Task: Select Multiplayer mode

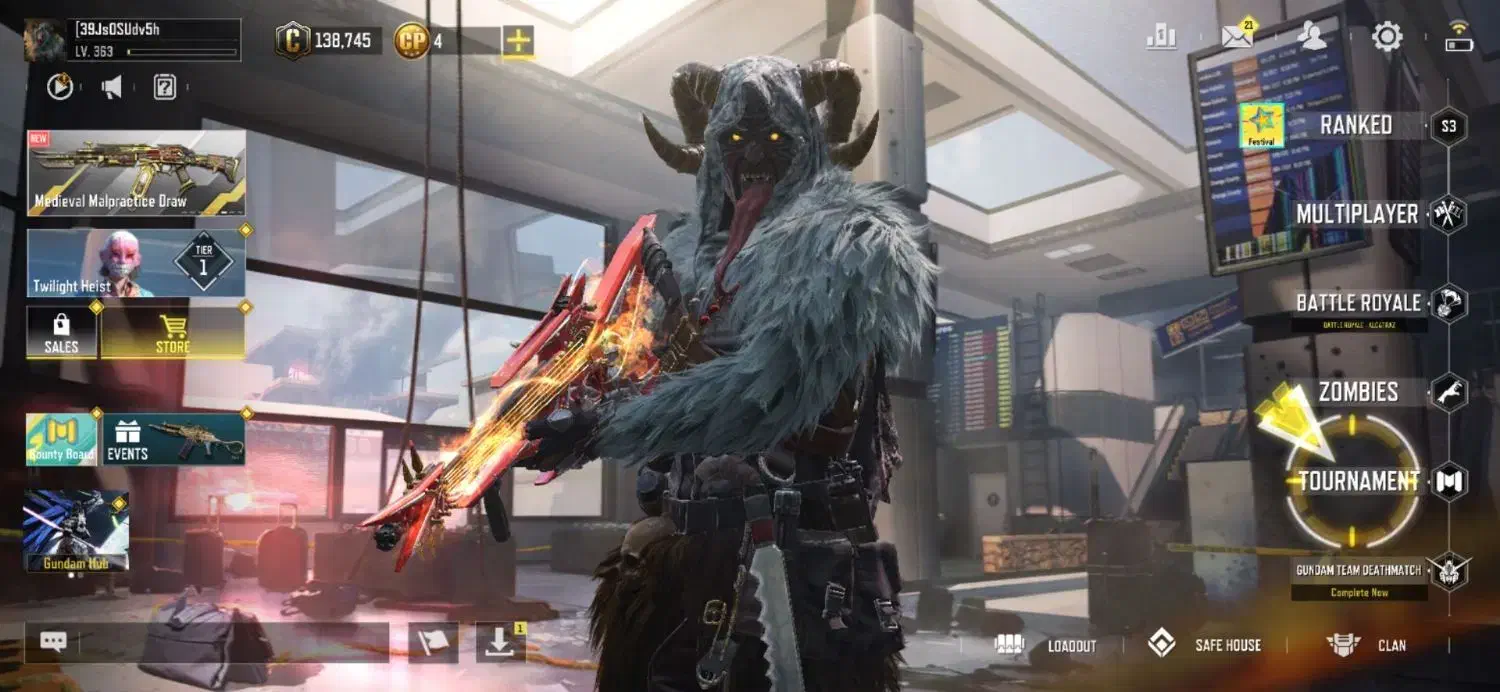Action: pos(1357,214)
